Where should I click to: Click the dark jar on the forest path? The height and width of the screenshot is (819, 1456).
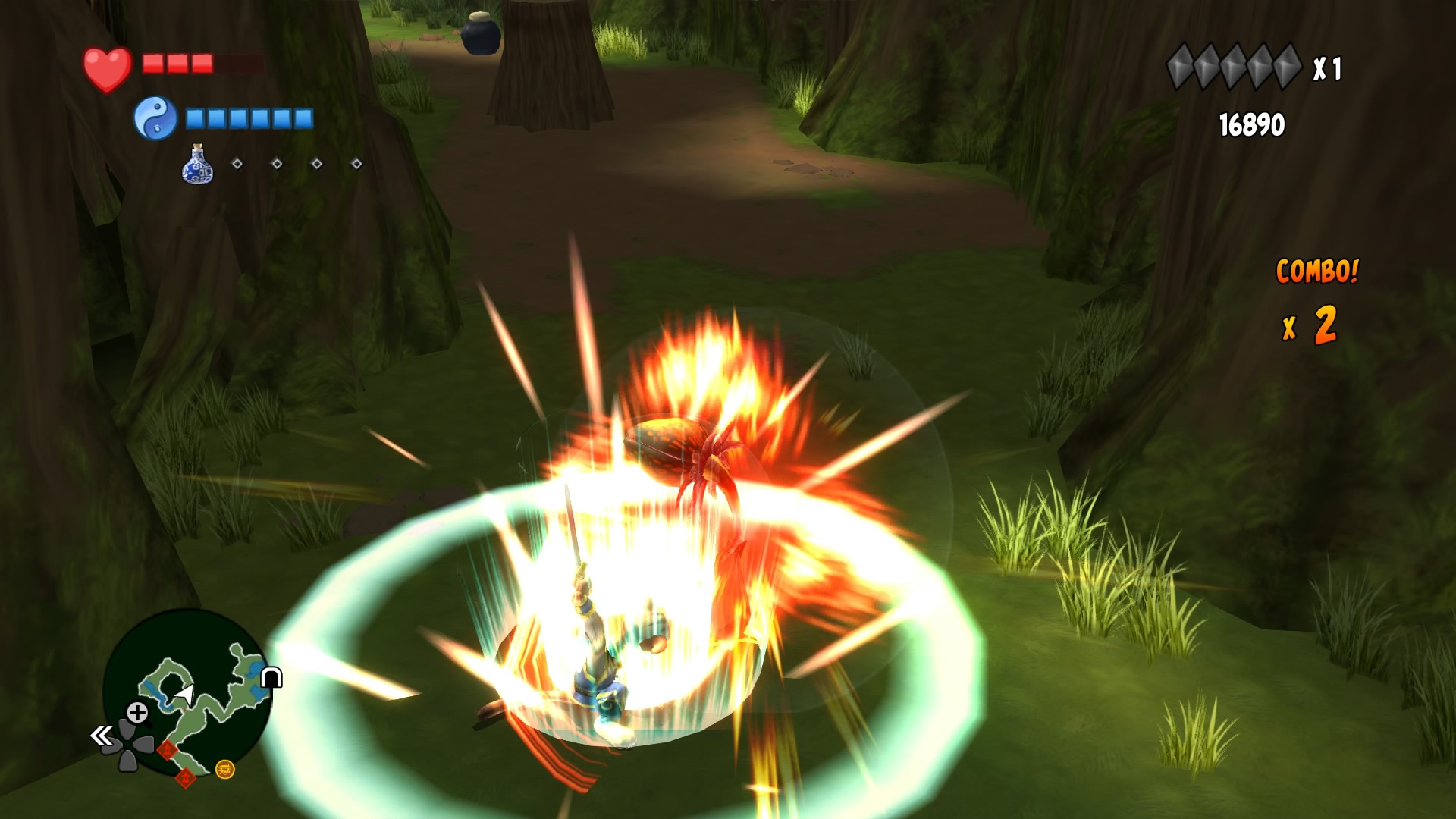click(x=482, y=36)
